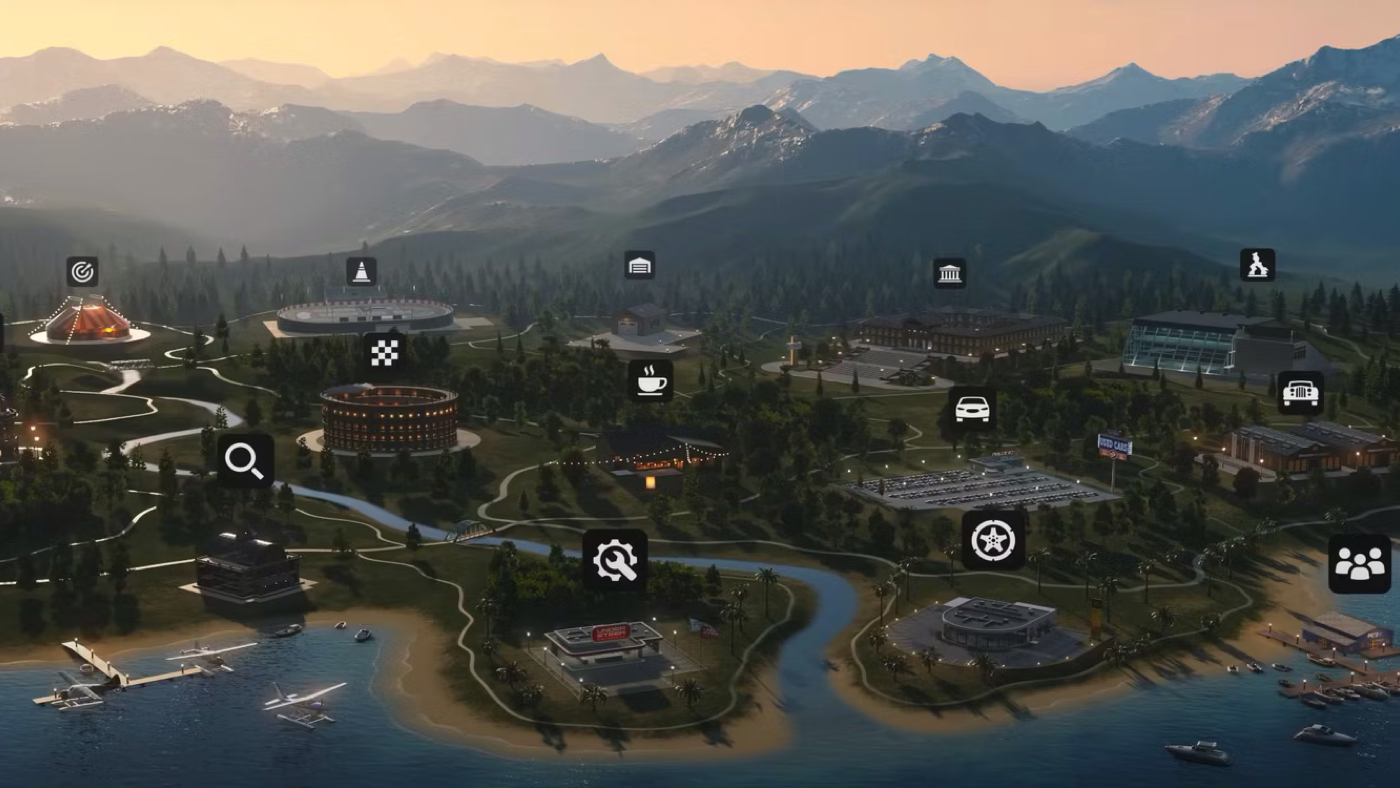Viewport: 1400px width, 788px height.
Task: Open the multiplayer people group icon
Action: tap(1359, 564)
